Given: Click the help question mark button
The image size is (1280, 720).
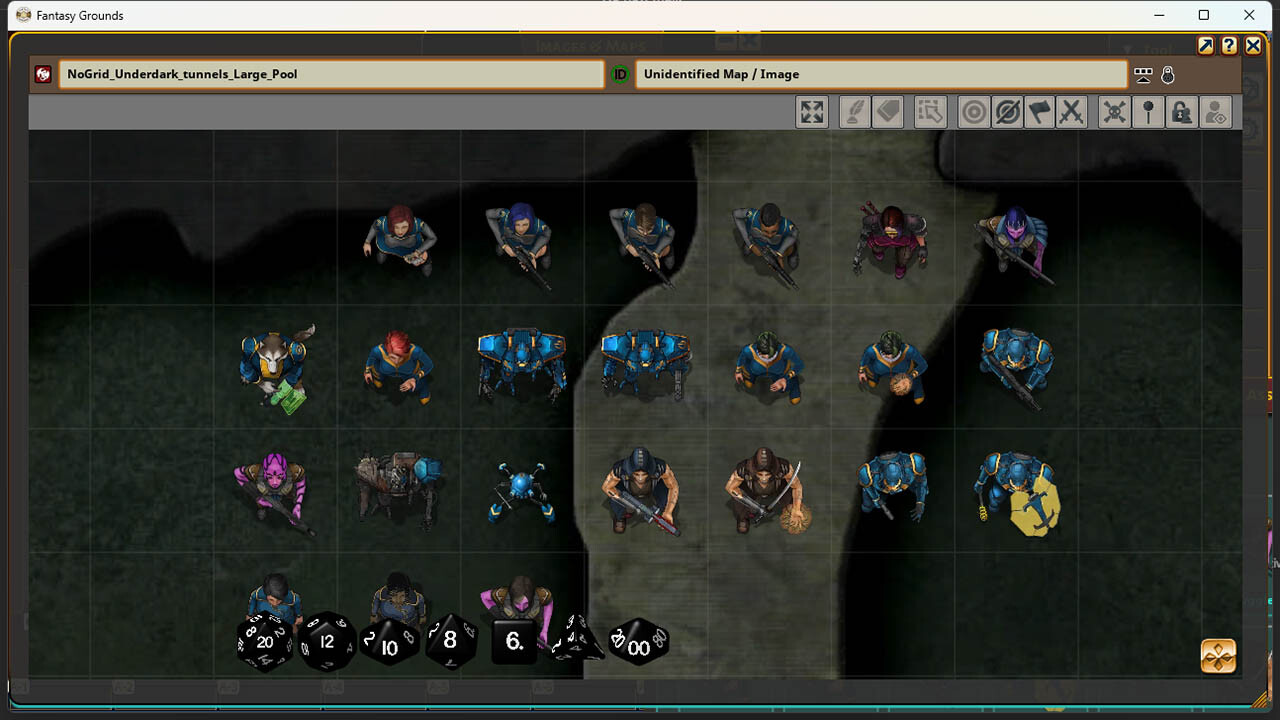Looking at the screenshot, I should [1229, 45].
